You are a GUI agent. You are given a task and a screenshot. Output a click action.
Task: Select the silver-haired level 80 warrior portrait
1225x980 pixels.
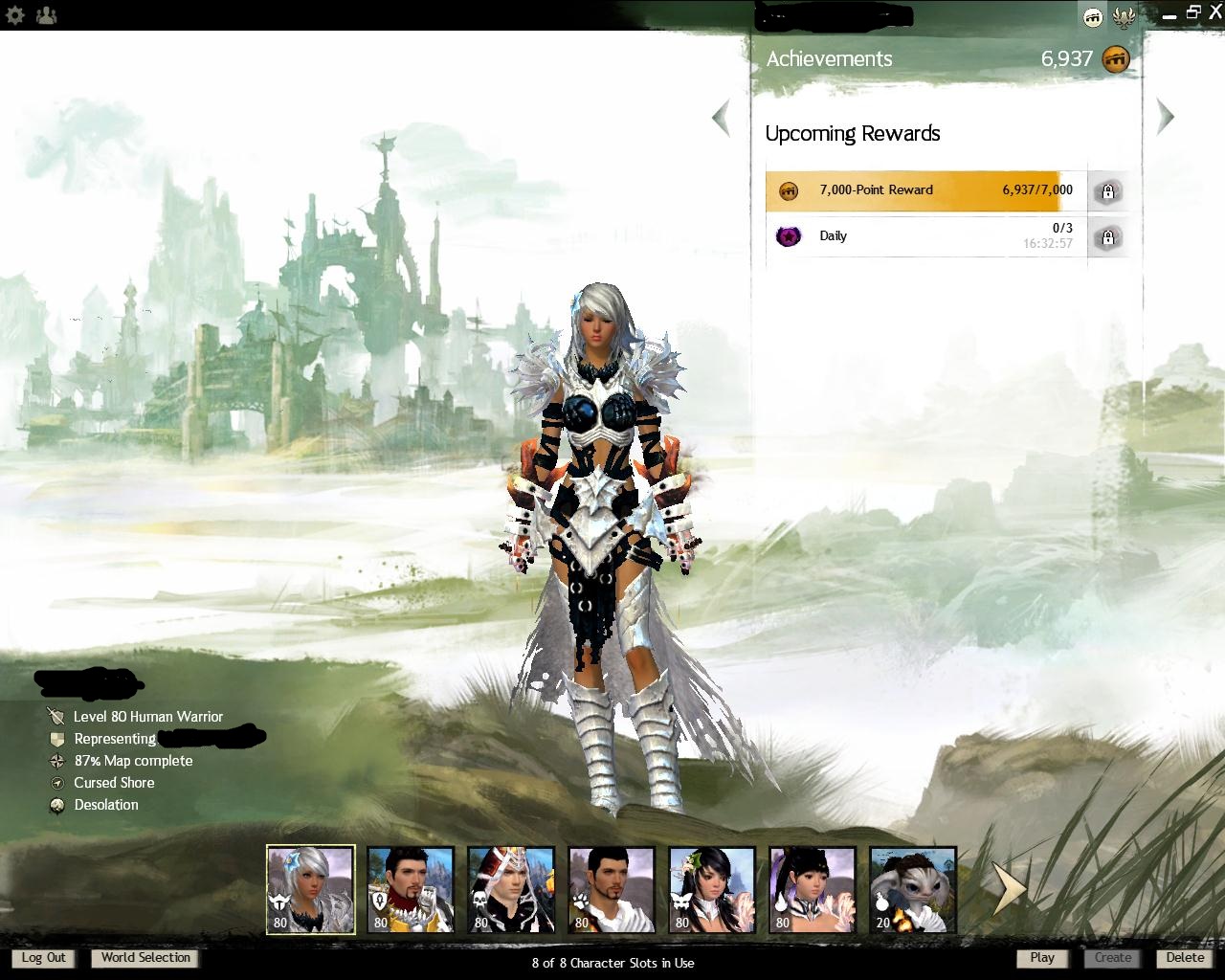coord(310,889)
